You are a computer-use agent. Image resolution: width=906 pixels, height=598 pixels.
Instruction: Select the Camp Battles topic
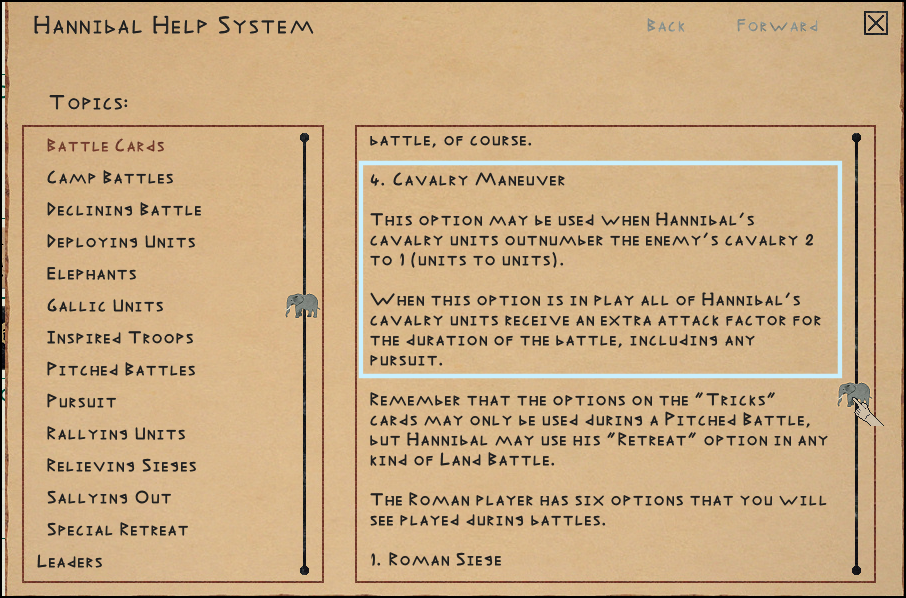tap(110, 178)
